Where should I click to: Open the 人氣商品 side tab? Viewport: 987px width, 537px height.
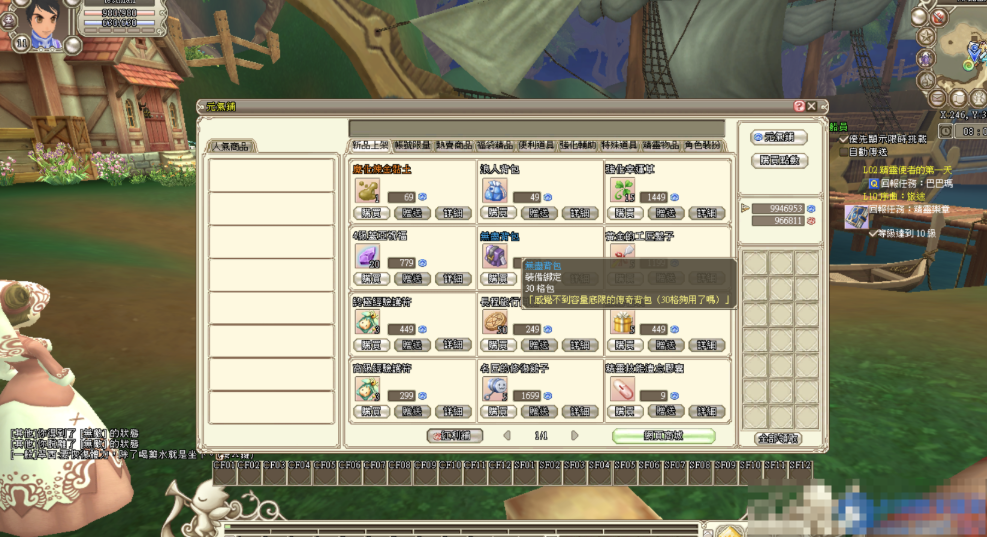point(232,146)
